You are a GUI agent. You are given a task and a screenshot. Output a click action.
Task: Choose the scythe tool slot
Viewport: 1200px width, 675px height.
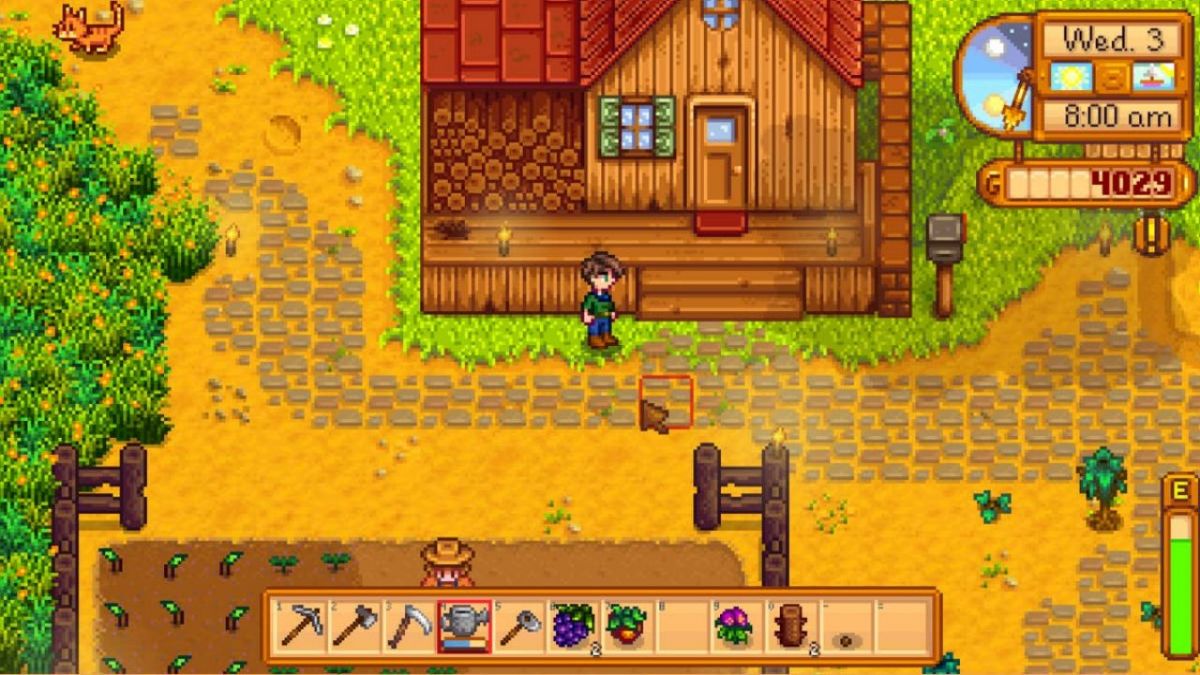408,626
